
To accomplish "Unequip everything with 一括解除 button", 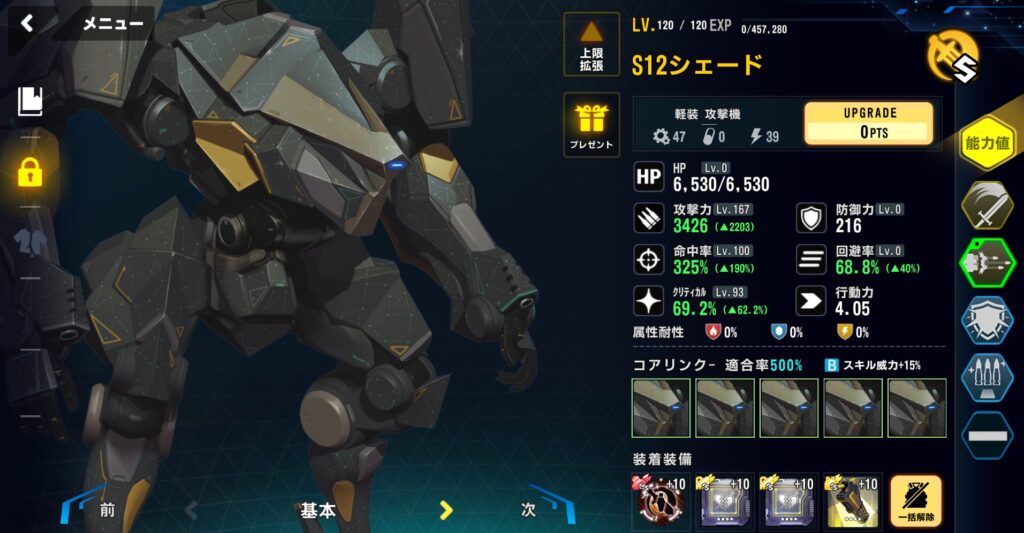I will coord(915,501).
